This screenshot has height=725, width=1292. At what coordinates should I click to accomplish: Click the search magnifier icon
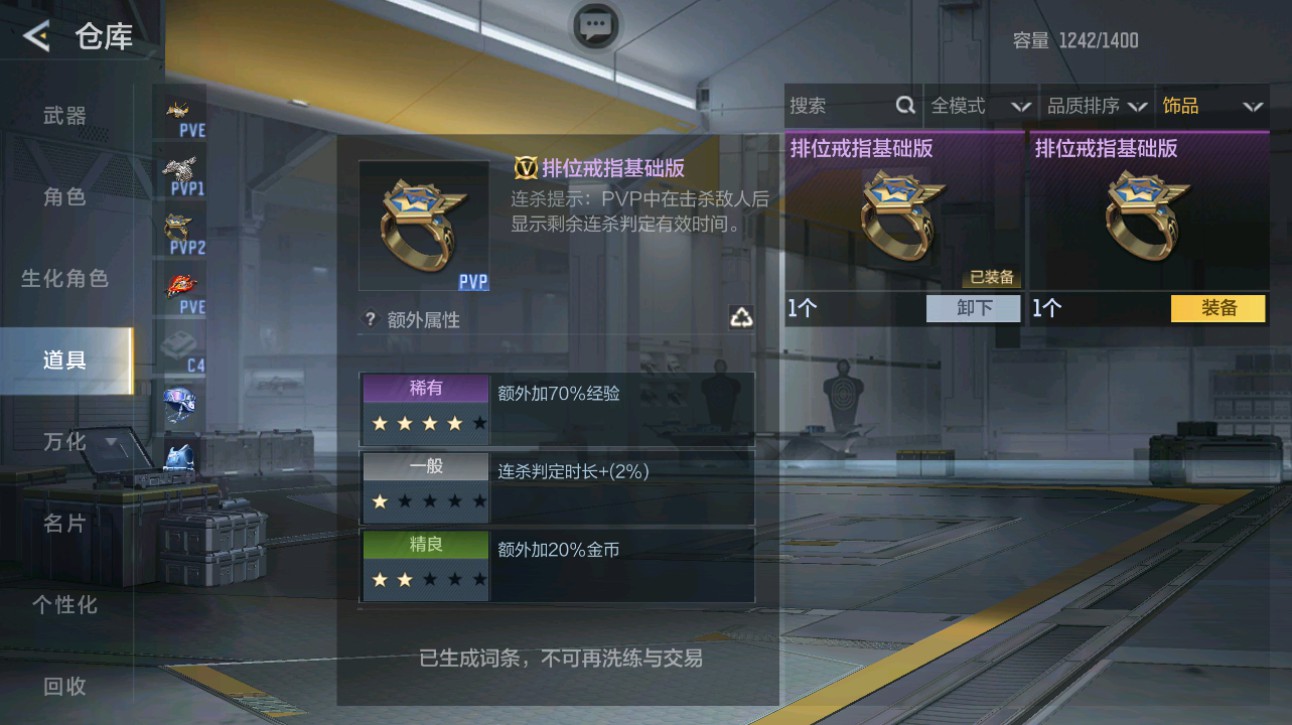click(x=905, y=105)
